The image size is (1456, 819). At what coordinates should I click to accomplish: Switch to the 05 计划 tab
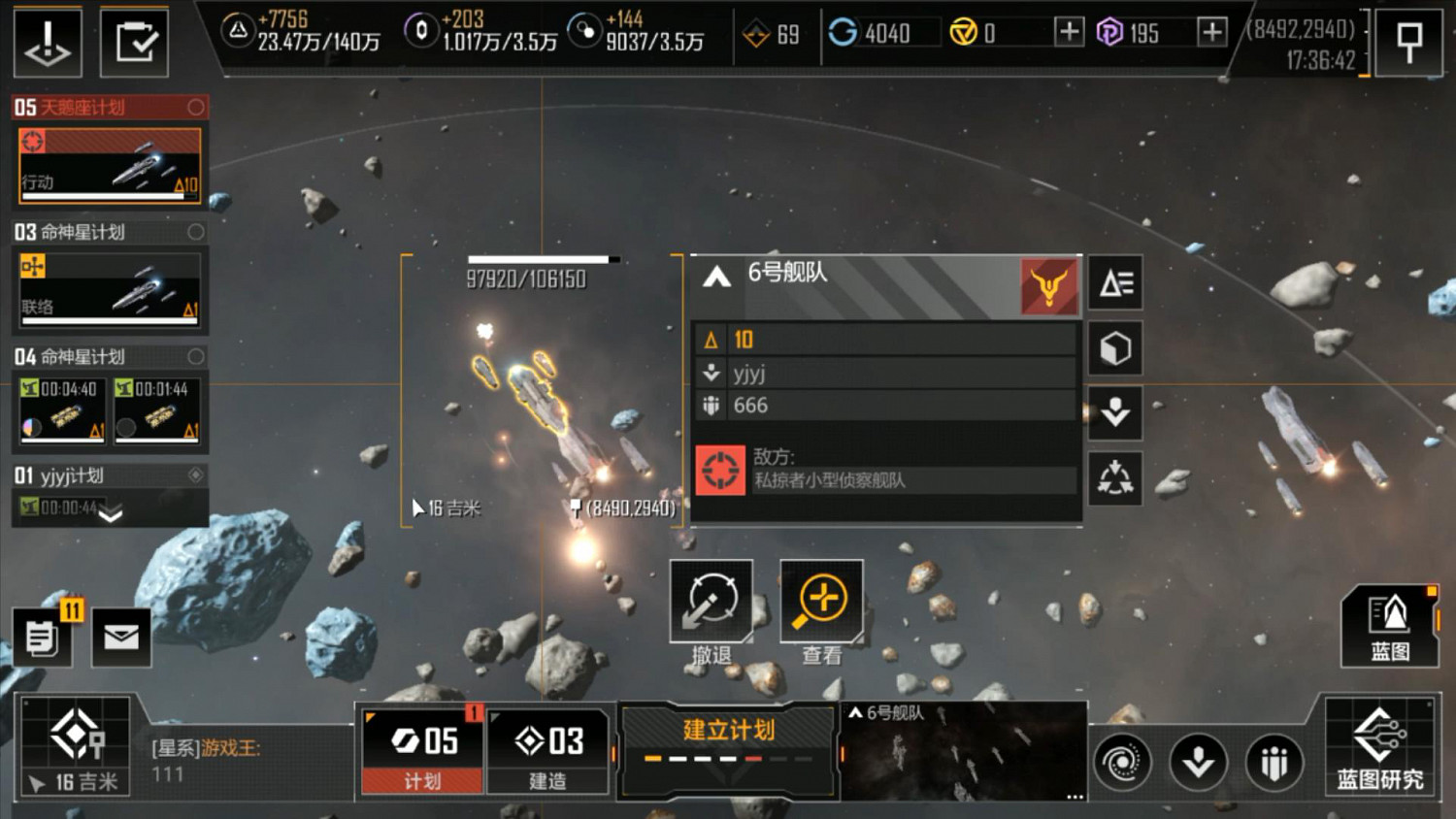(422, 751)
